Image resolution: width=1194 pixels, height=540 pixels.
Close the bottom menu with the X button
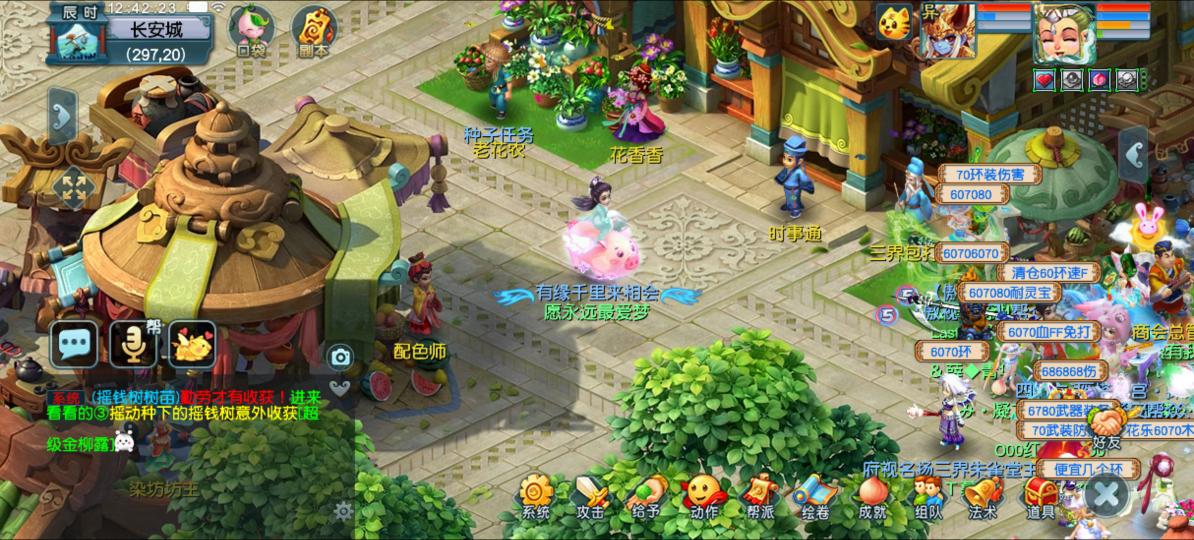(x=1105, y=493)
